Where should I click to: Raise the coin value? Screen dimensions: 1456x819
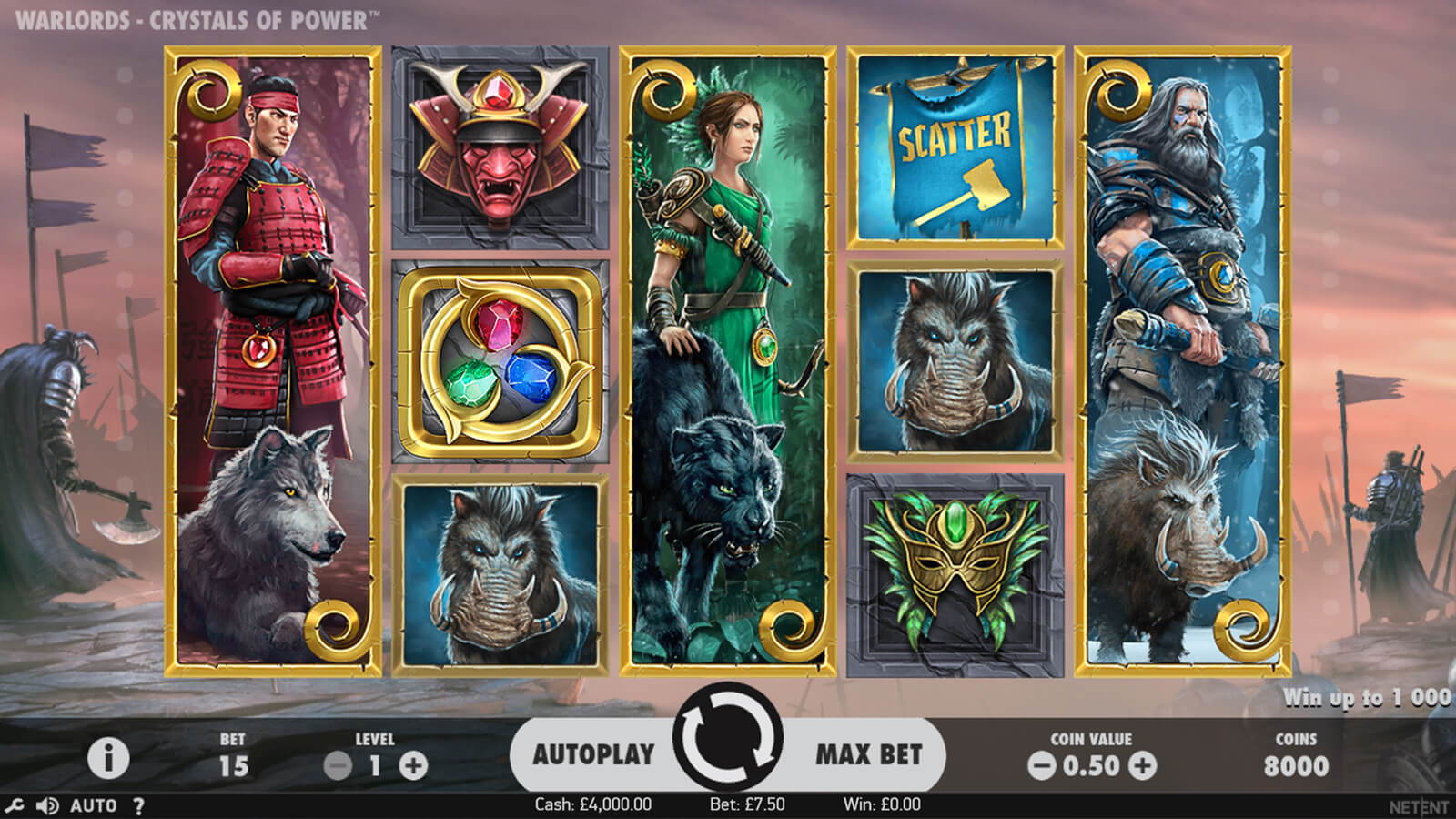1142,766
